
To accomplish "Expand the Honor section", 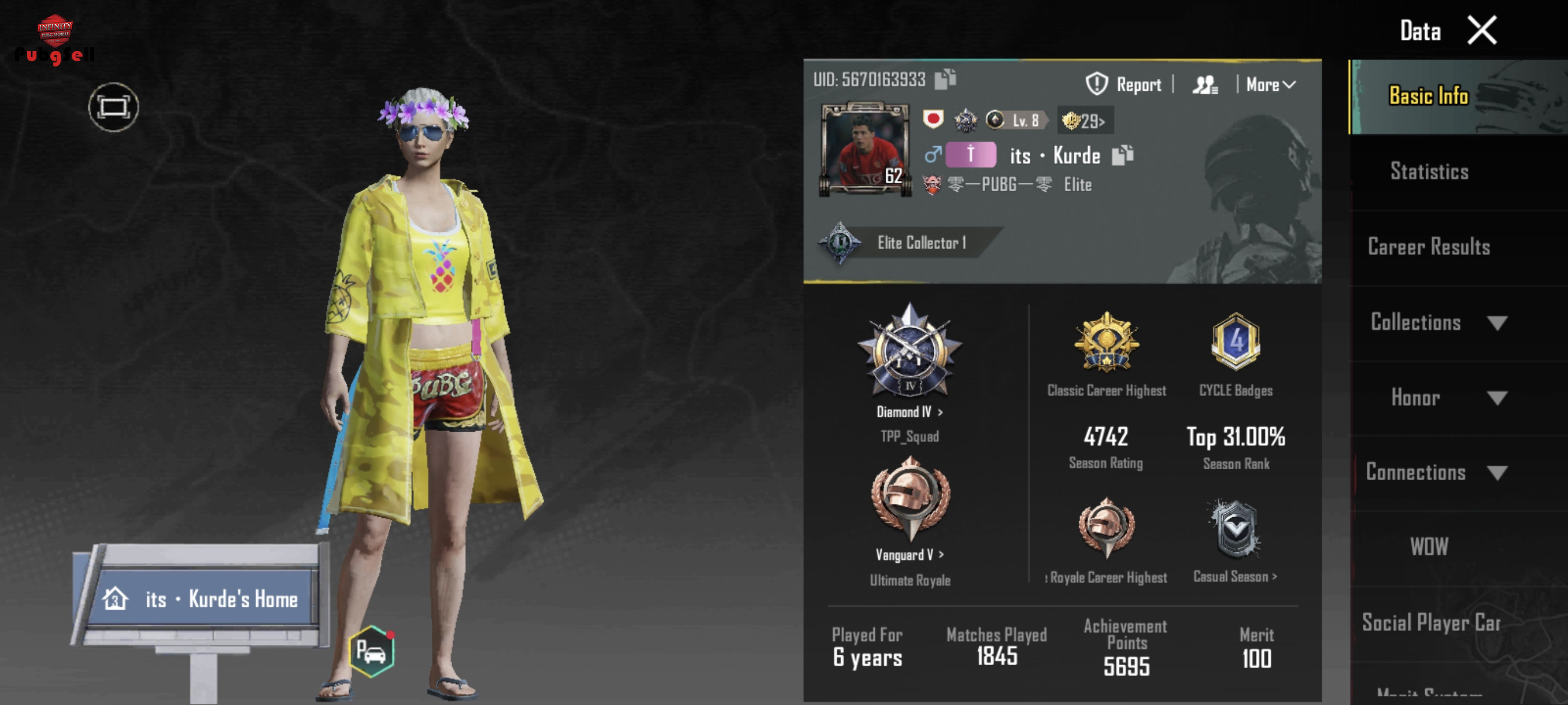I will tap(1447, 398).
